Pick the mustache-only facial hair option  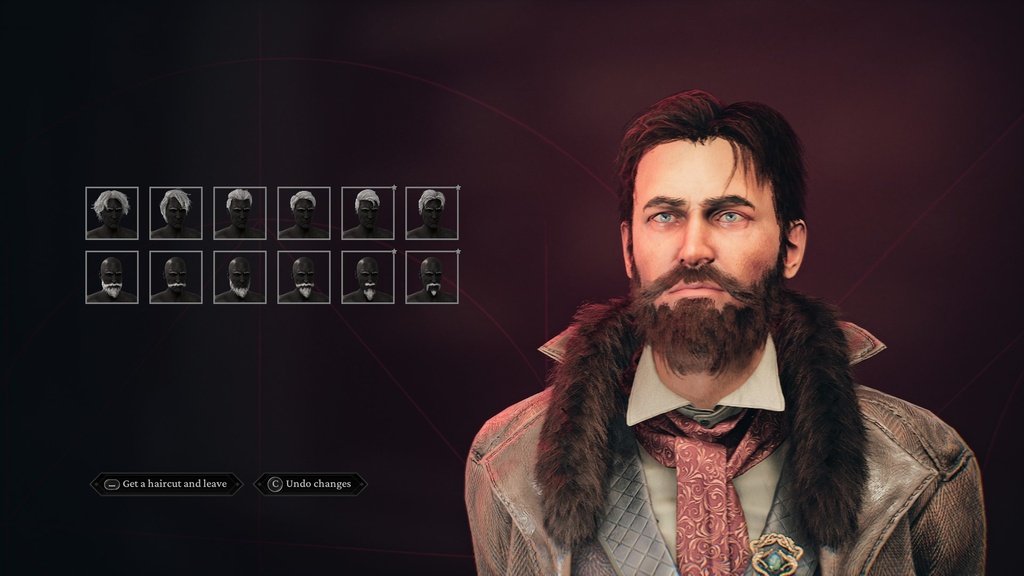tap(176, 277)
